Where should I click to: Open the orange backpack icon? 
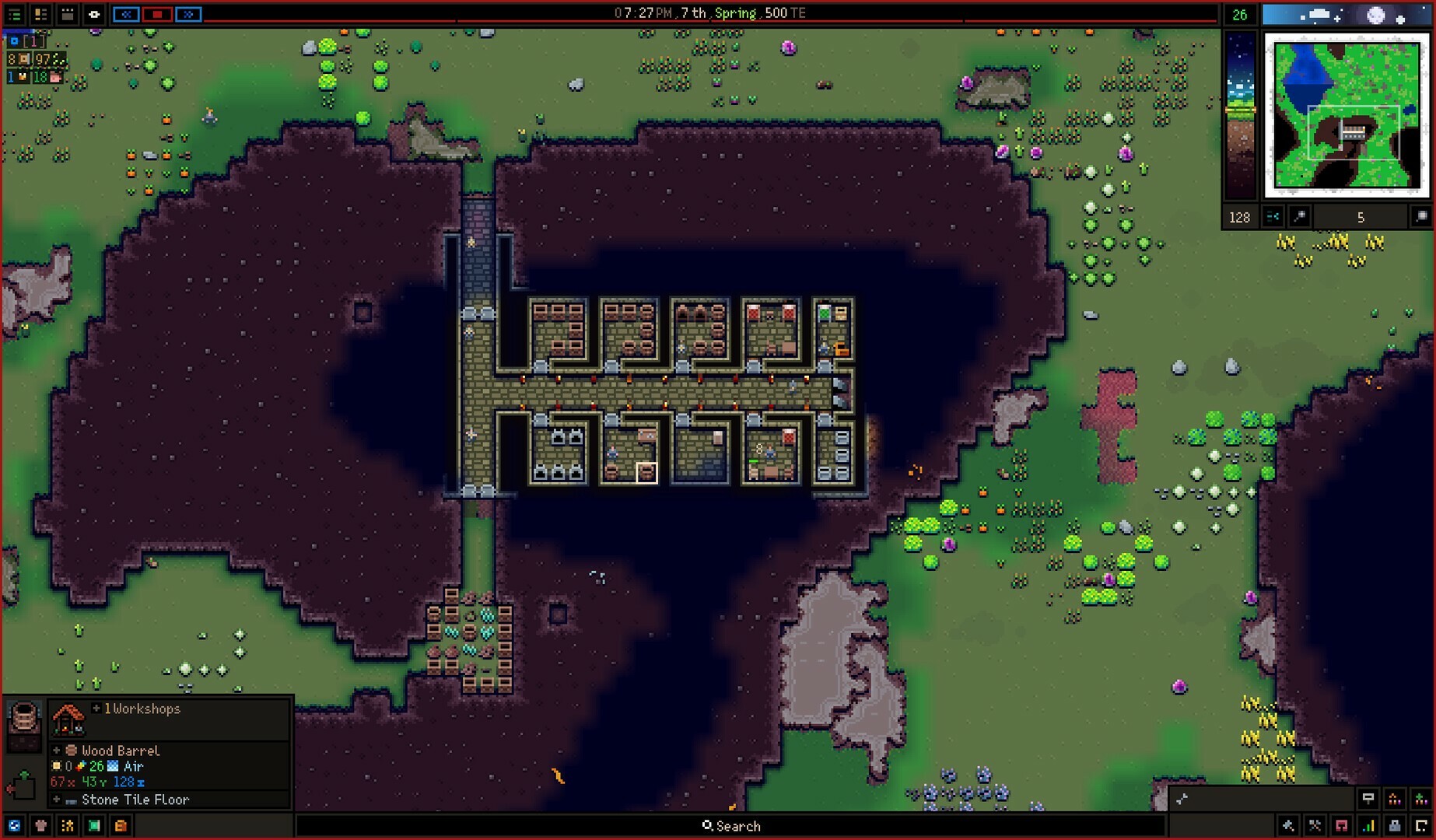[121, 826]
